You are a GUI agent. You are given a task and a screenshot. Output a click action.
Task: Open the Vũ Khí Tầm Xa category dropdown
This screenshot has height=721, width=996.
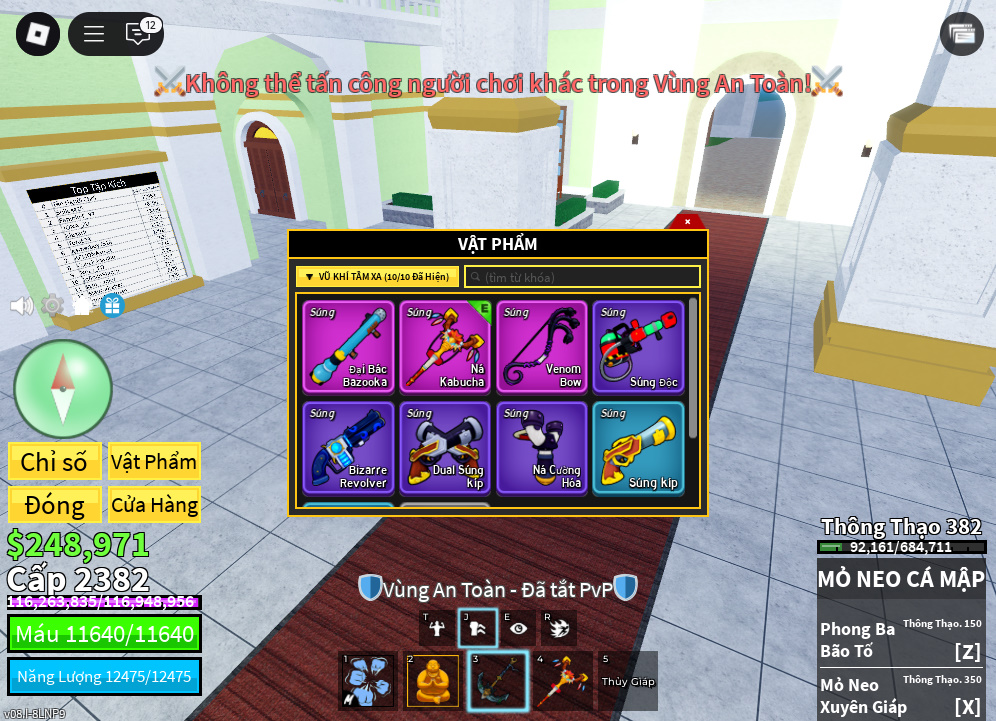(377, 277)
